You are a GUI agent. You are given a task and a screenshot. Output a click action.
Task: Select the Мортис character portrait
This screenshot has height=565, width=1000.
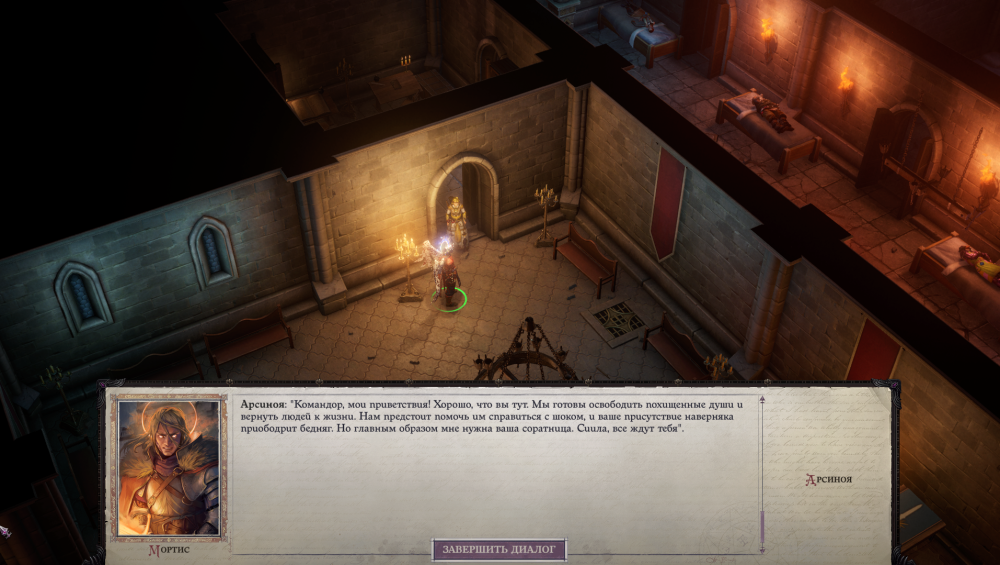click(168, 468)
